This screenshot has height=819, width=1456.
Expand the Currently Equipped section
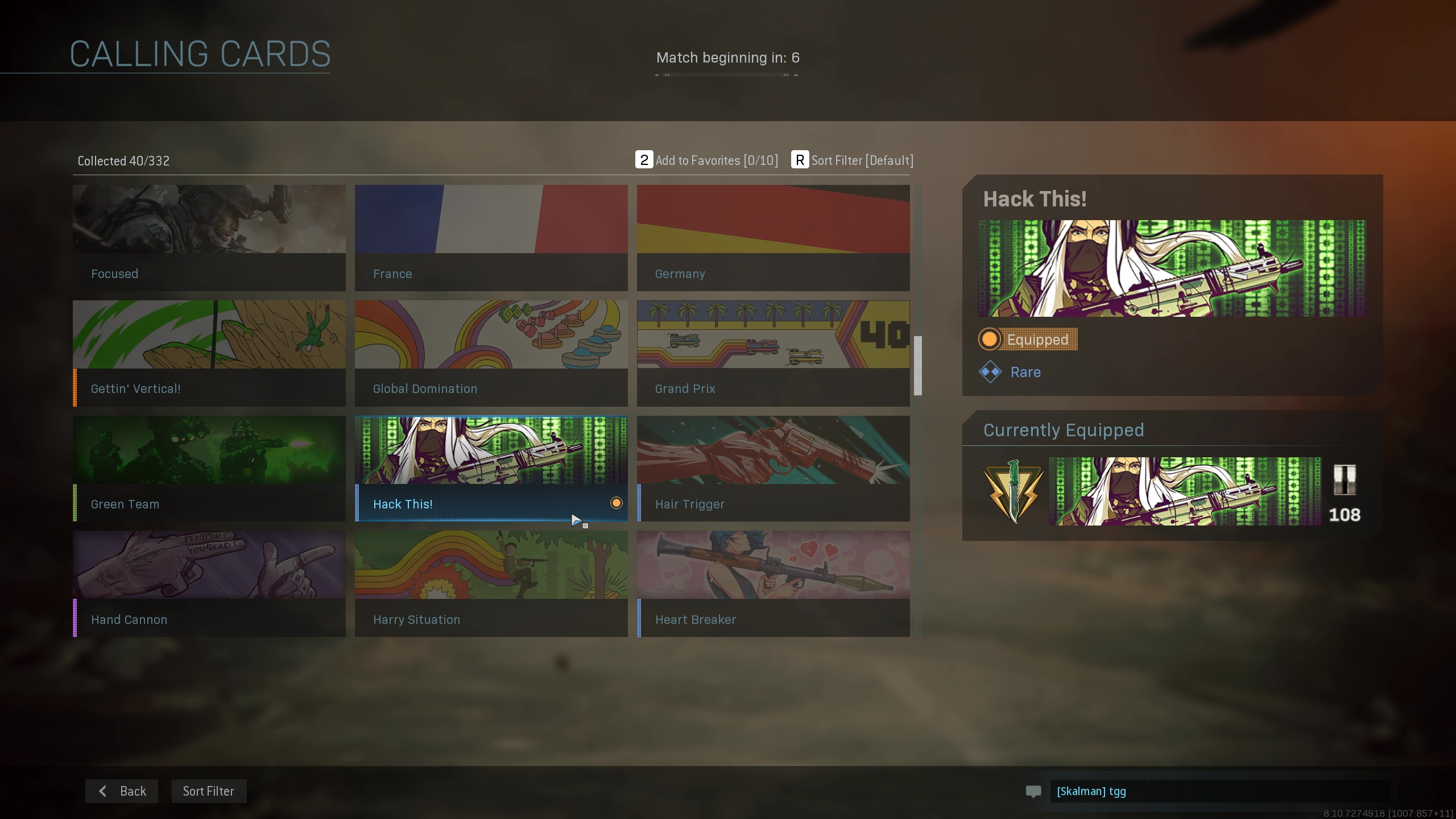[1064, 431]
